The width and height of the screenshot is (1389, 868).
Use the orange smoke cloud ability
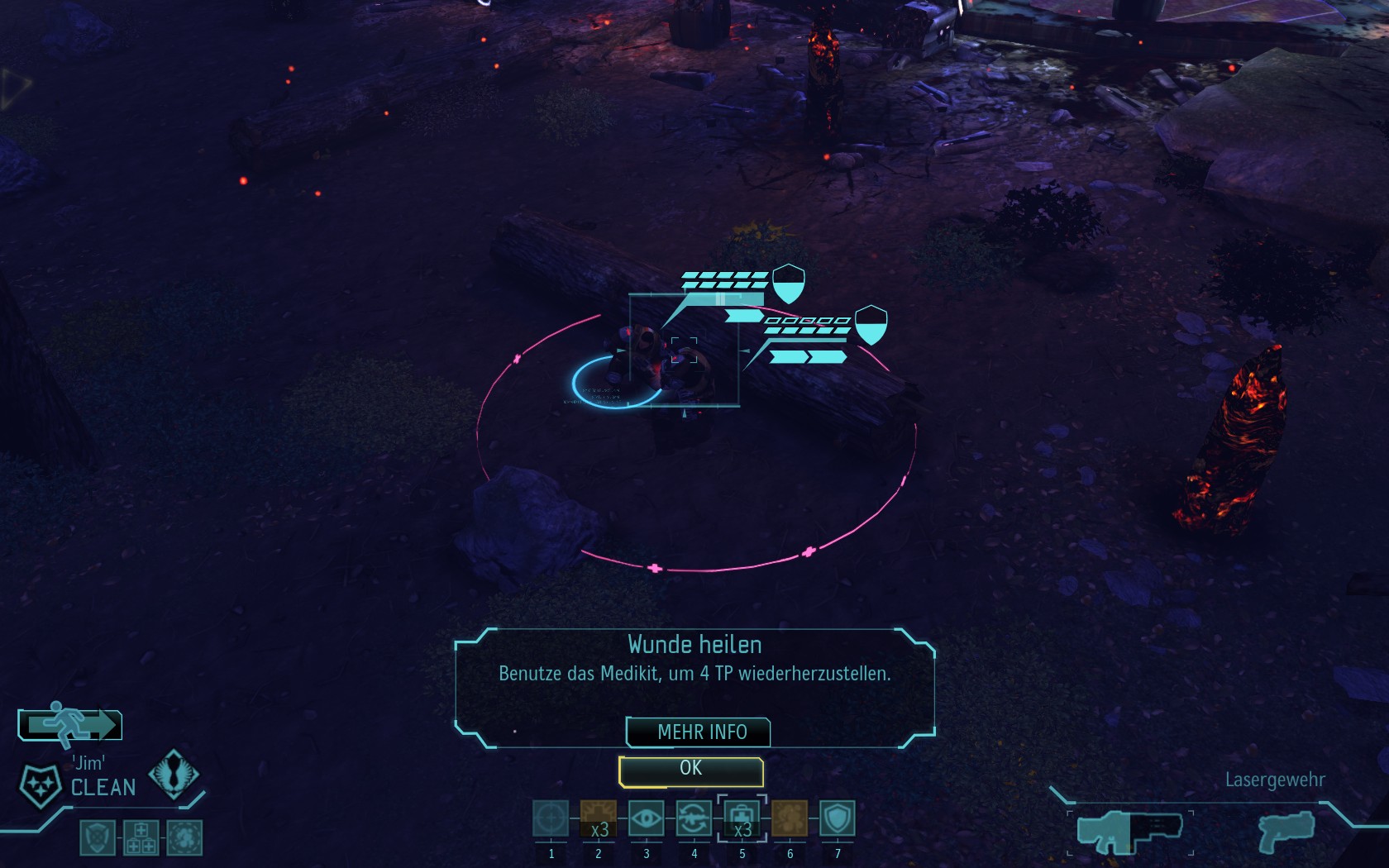[x=790, y=819]
